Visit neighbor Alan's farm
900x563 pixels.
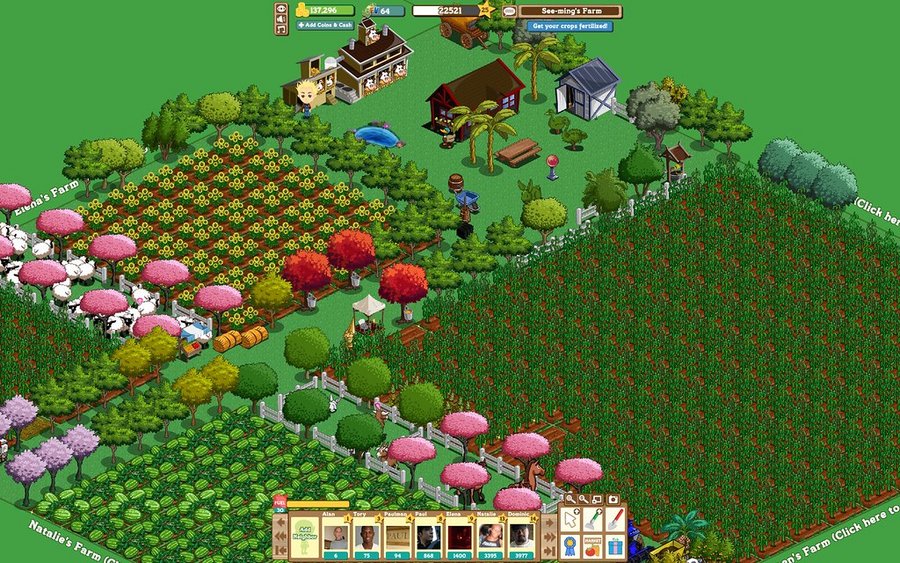pos(335,536)
